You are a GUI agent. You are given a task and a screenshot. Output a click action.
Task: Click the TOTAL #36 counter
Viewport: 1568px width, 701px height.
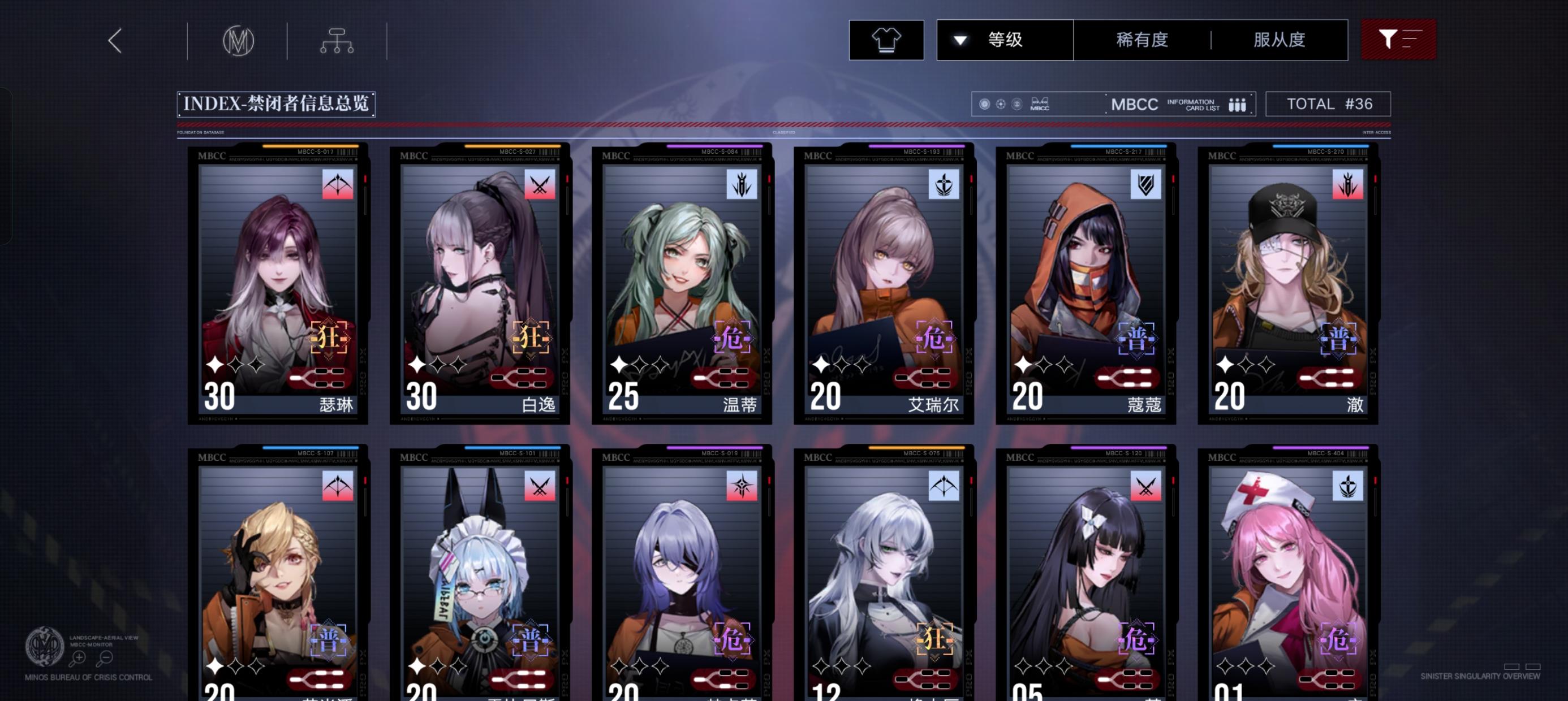click(1329, 103)
